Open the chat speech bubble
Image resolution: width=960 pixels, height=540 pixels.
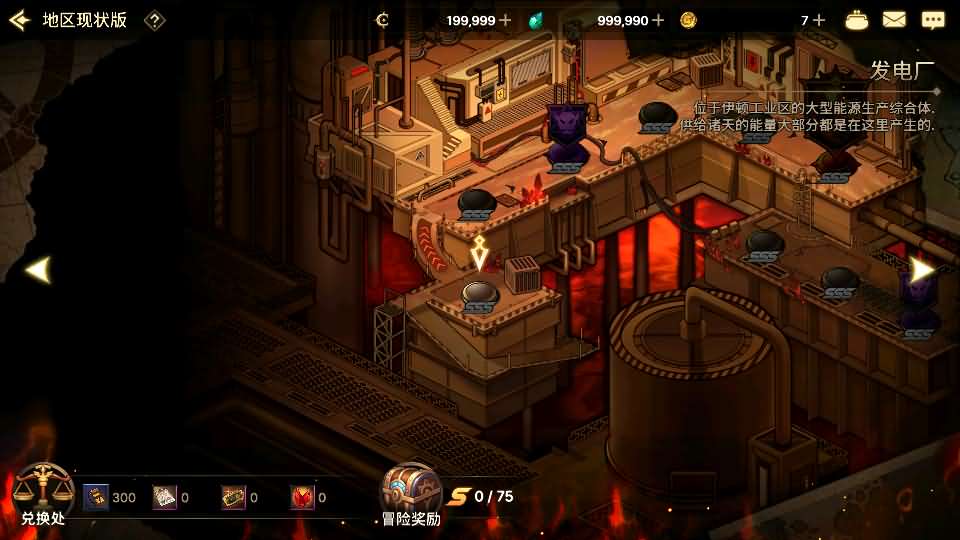point(933,20)
